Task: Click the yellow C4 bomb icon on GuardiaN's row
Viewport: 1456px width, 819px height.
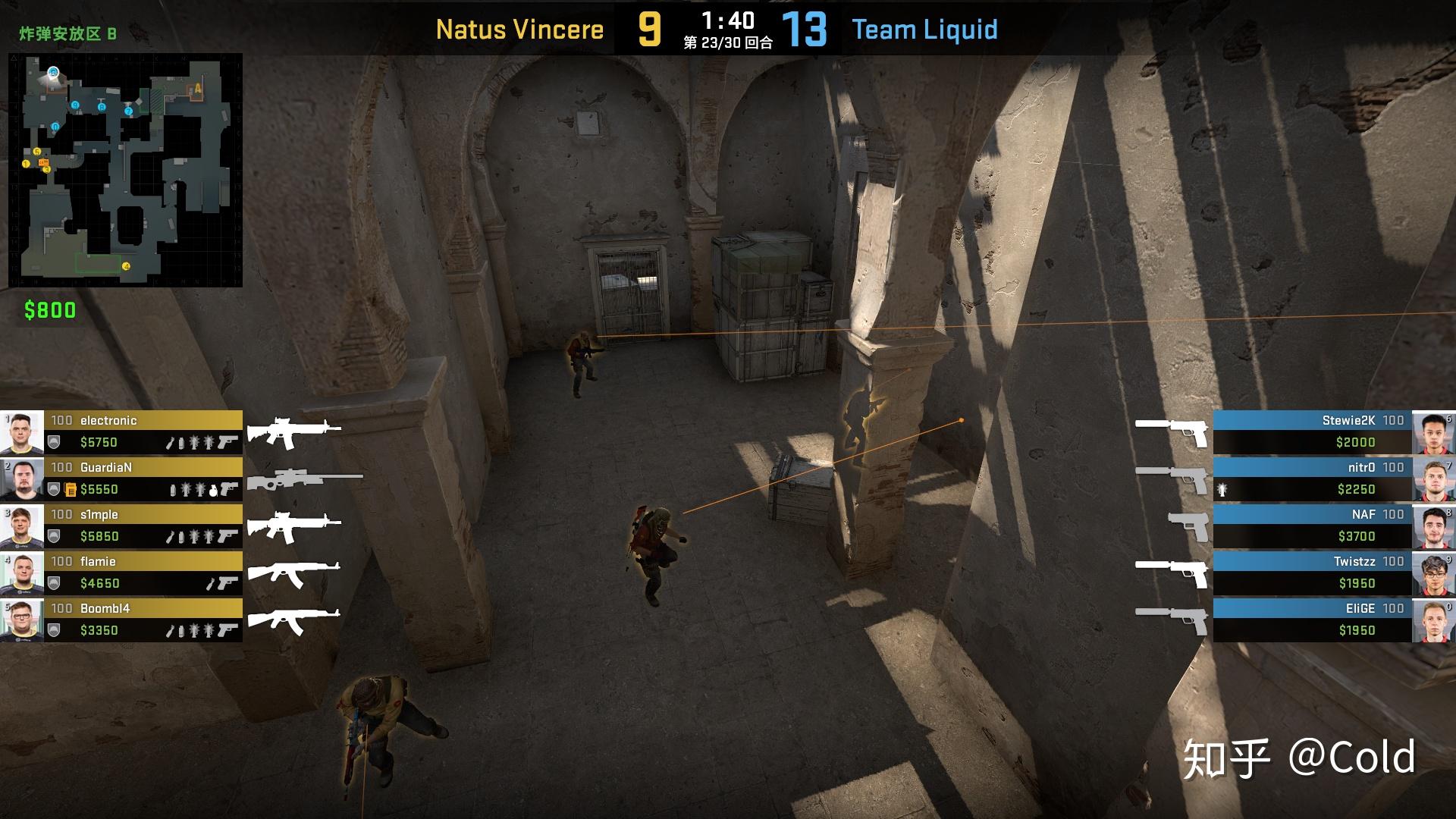Action: [71, 490]
